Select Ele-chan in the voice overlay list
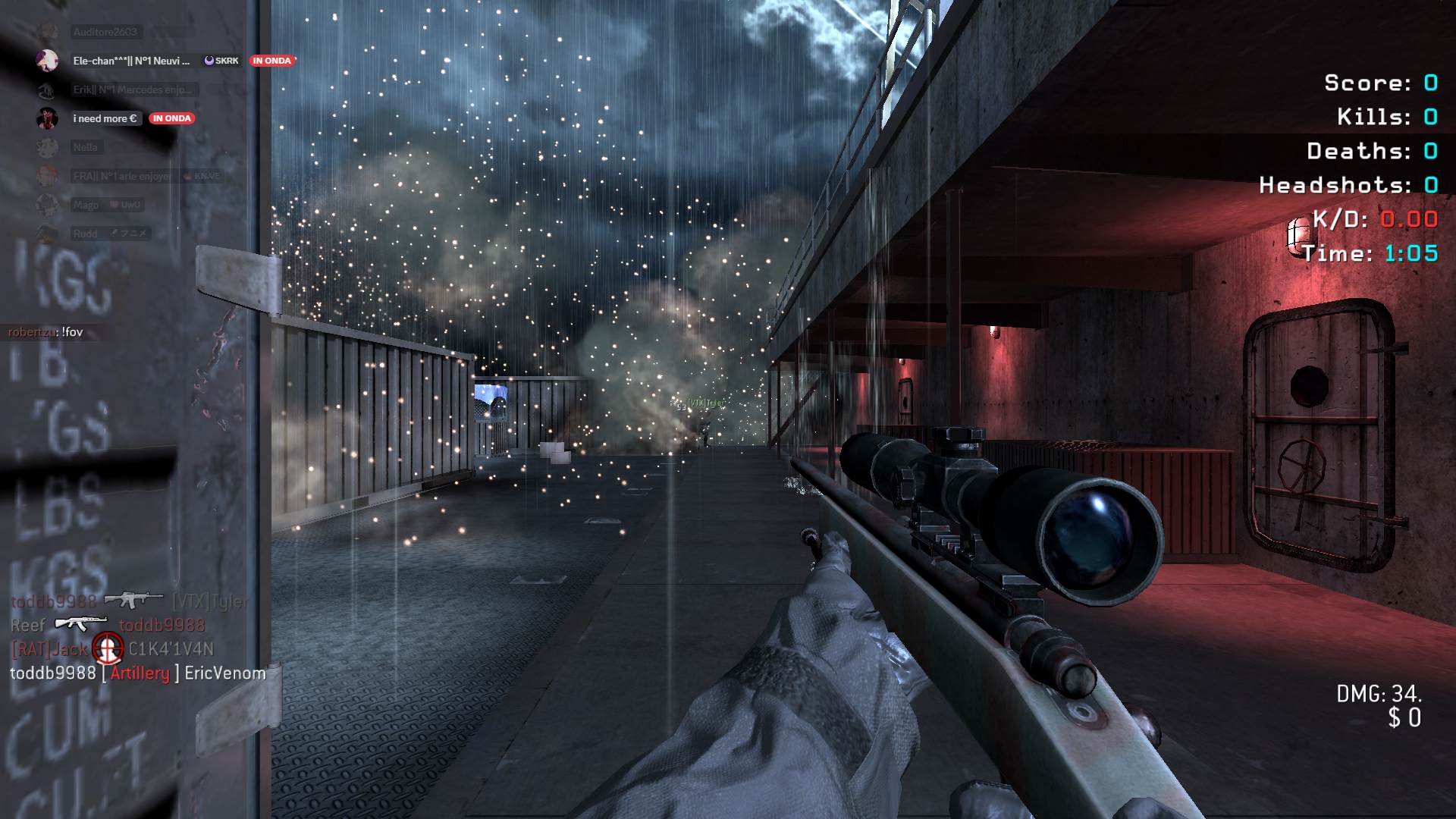 point(130,61)
